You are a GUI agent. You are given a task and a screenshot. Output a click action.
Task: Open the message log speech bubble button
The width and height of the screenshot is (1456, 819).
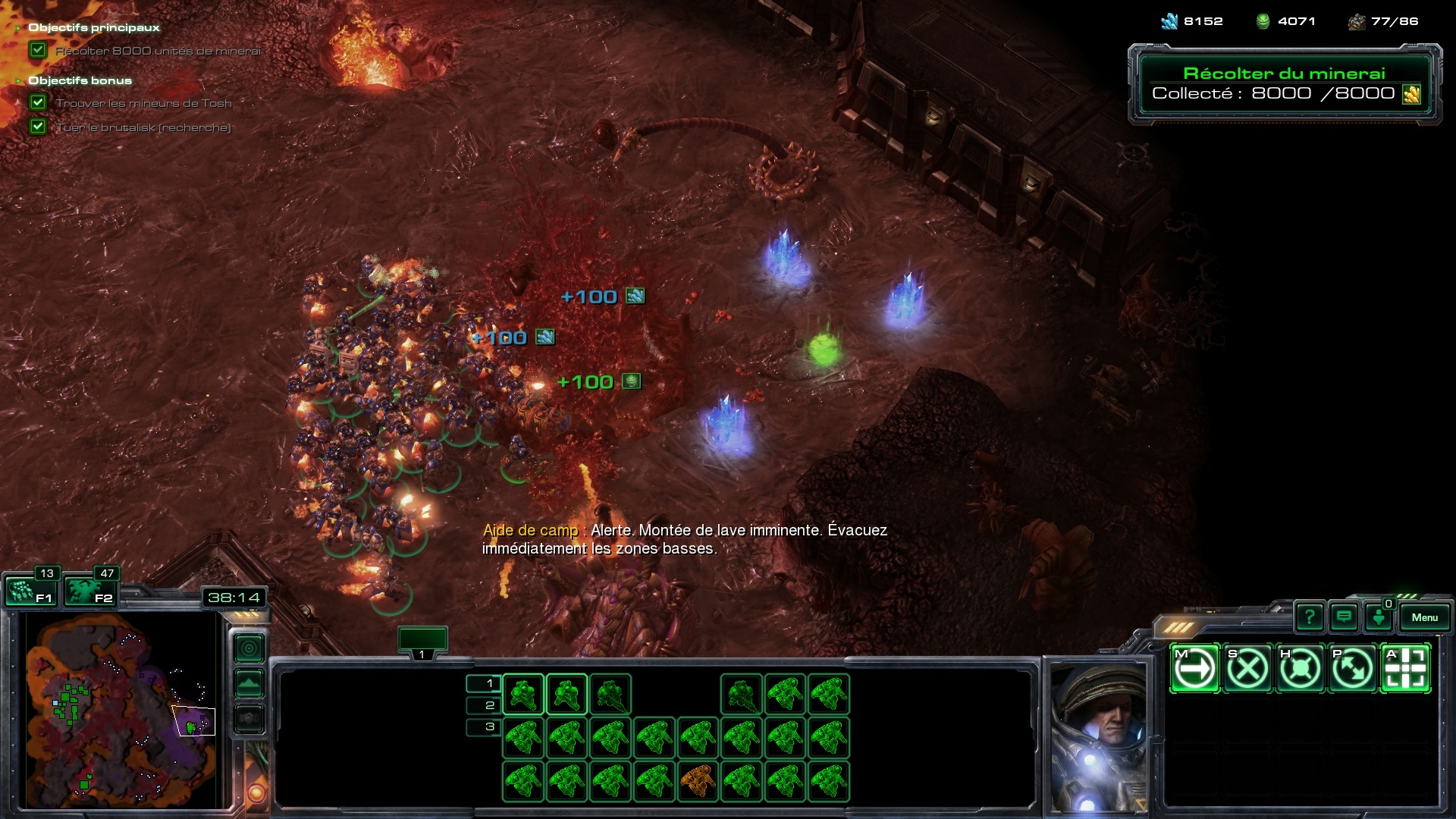[1344, 617]
